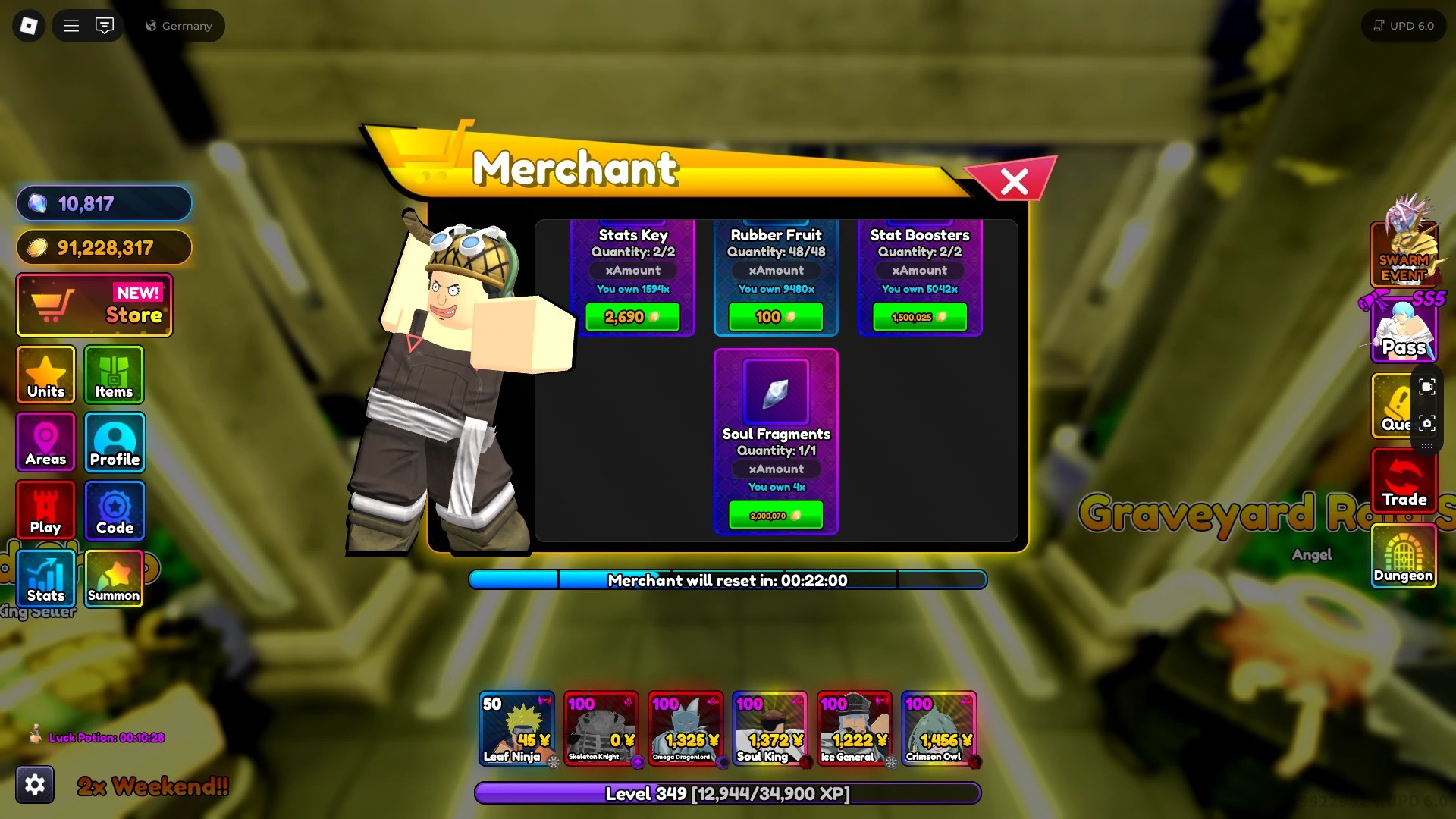Click the Level 349 XP progress bar

tap(727, 794)
